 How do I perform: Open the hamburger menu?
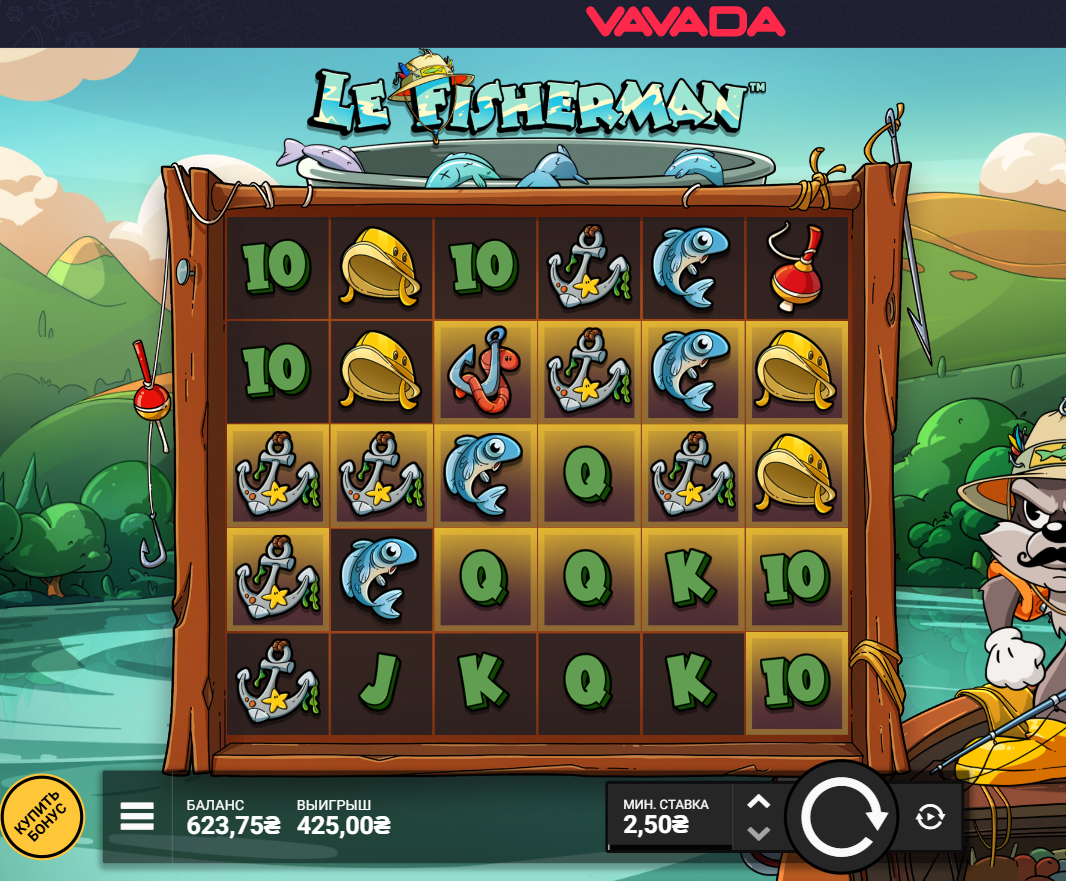(x=137, y=817)
